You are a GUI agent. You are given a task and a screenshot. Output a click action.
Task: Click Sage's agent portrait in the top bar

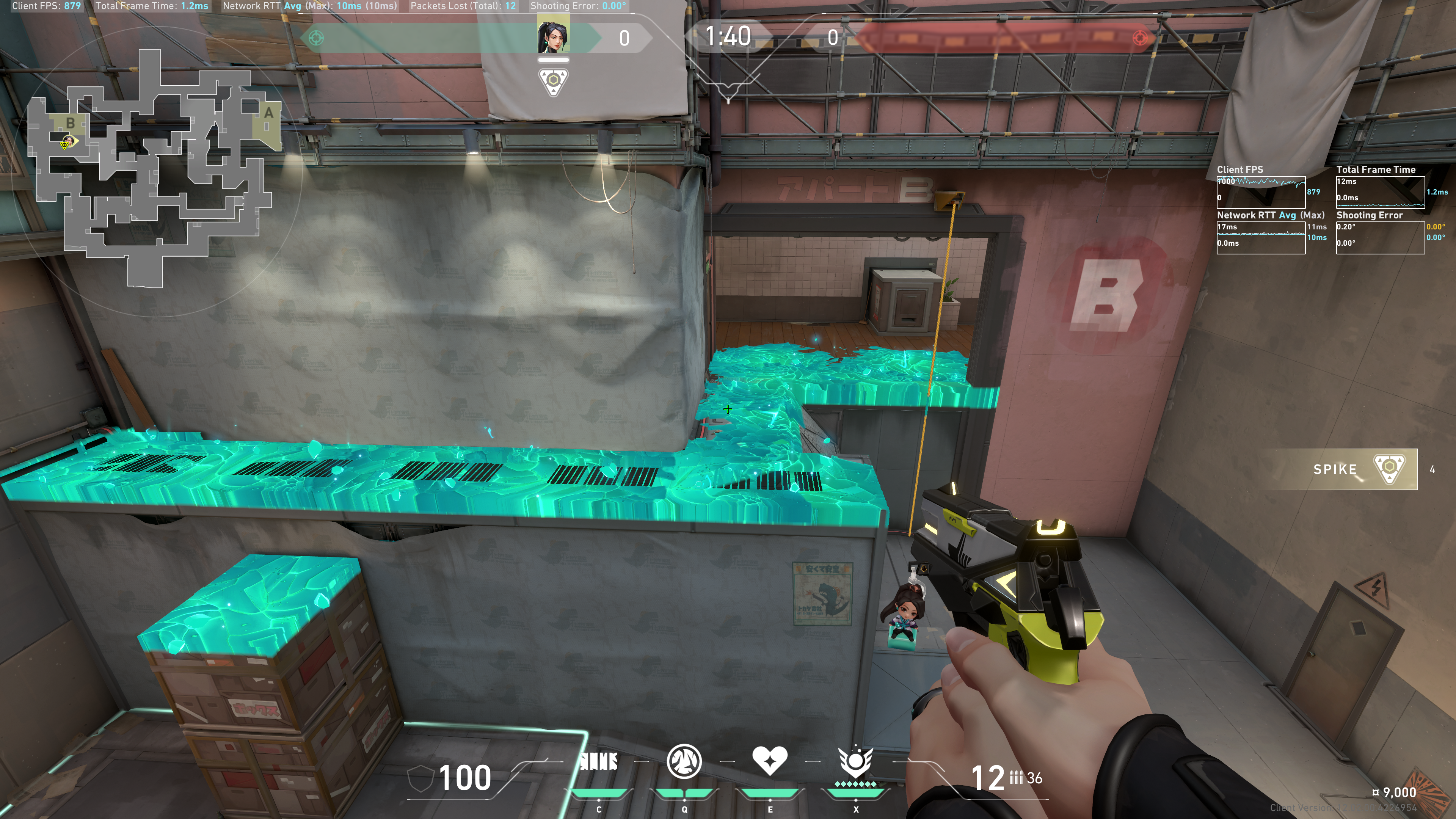pos(553,37)
